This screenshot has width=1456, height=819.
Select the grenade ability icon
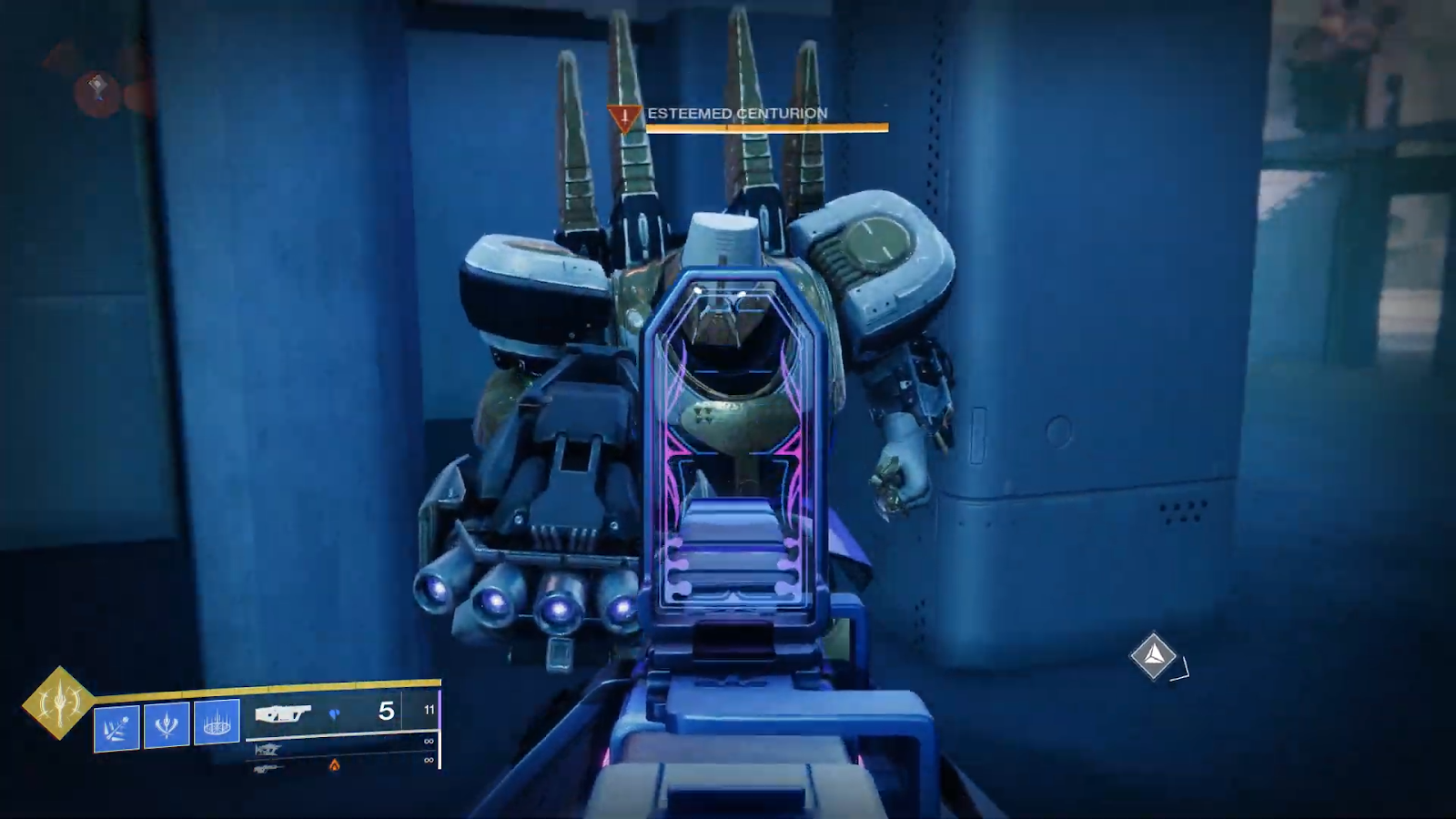[117, 727]
